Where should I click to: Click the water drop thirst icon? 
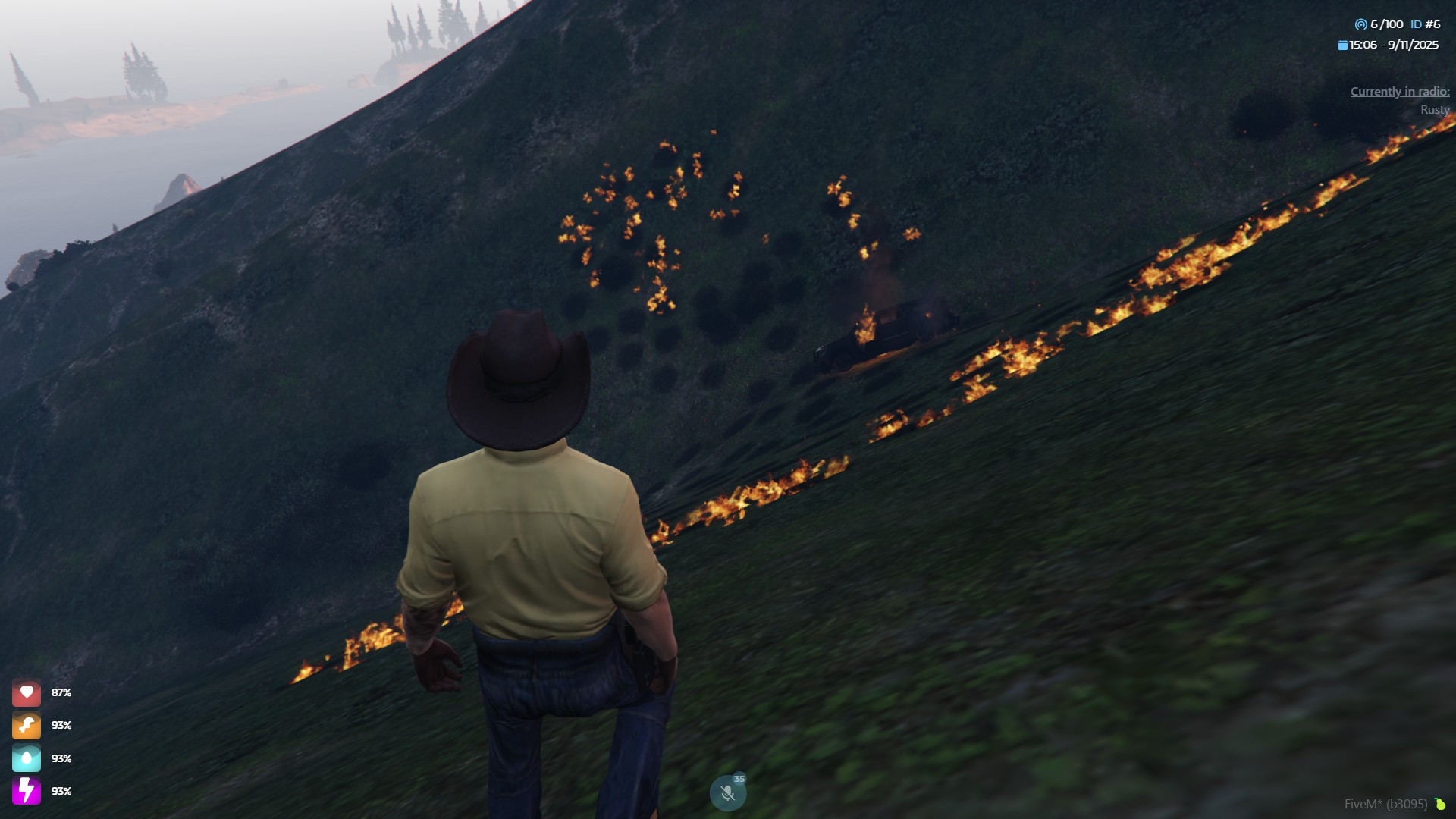point(27,758)
